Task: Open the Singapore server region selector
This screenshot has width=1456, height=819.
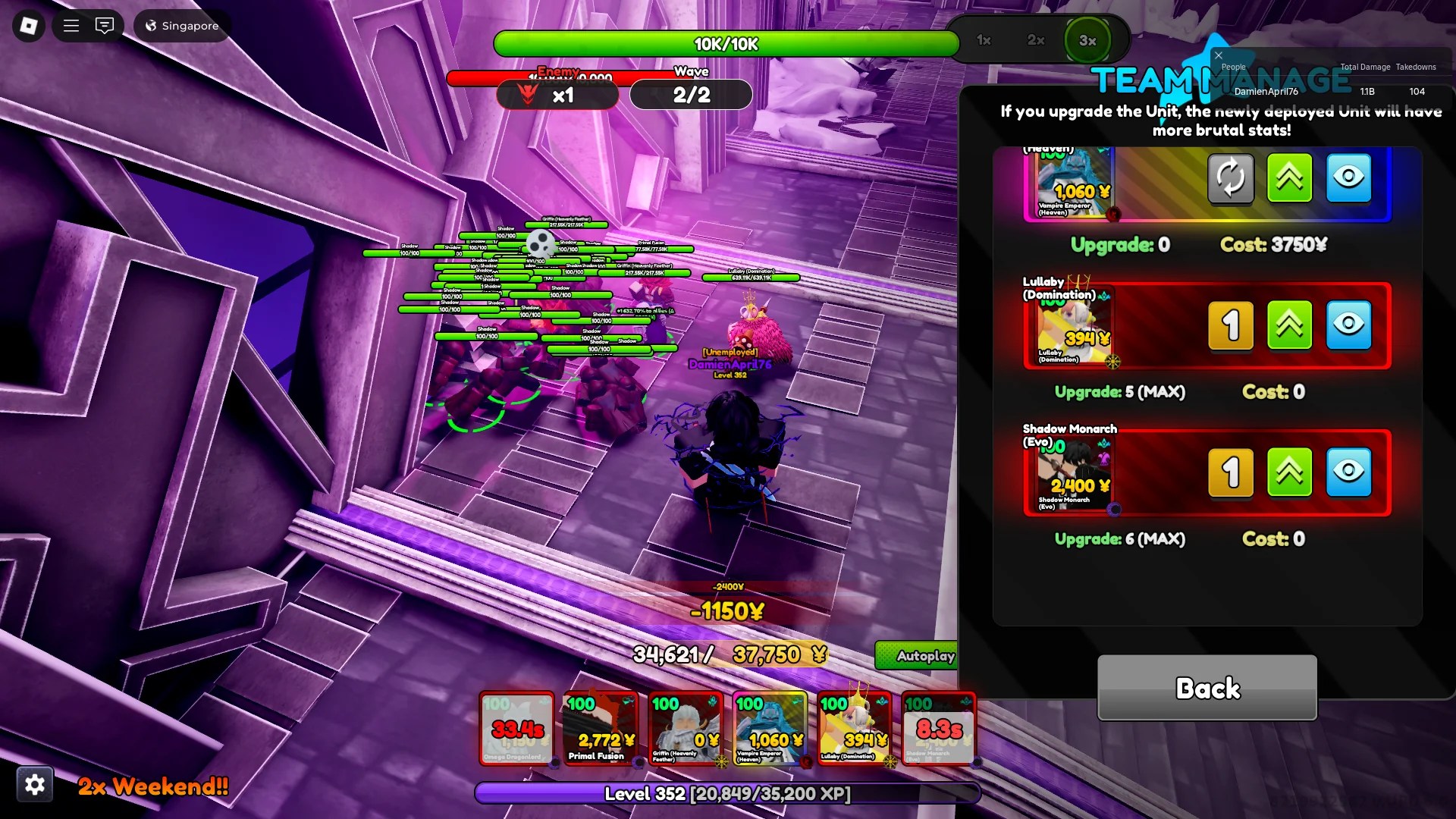Action: (182, 25)
